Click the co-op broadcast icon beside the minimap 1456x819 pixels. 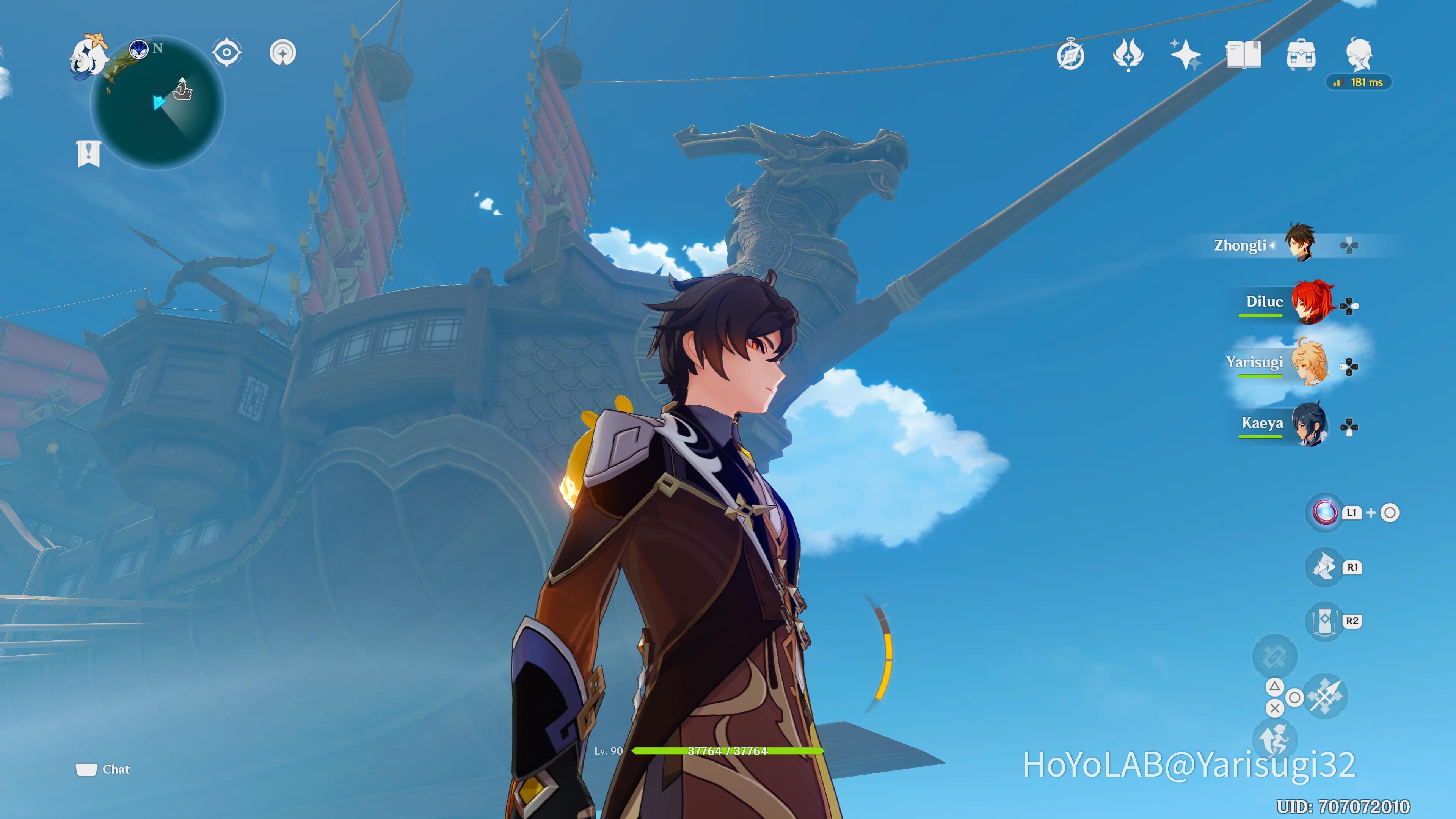tap(282, 52)
